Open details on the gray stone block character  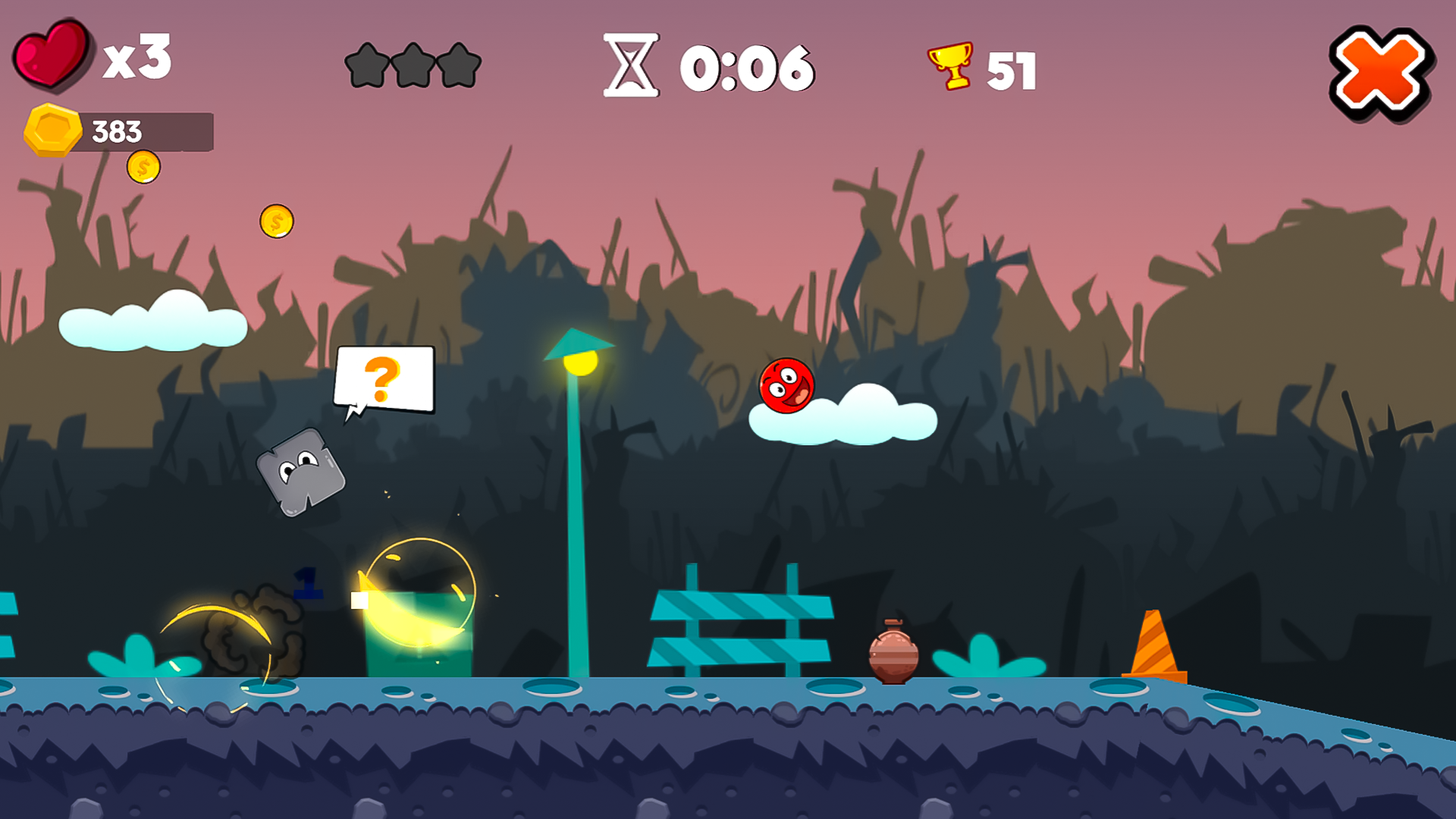[x=302, y=474]
